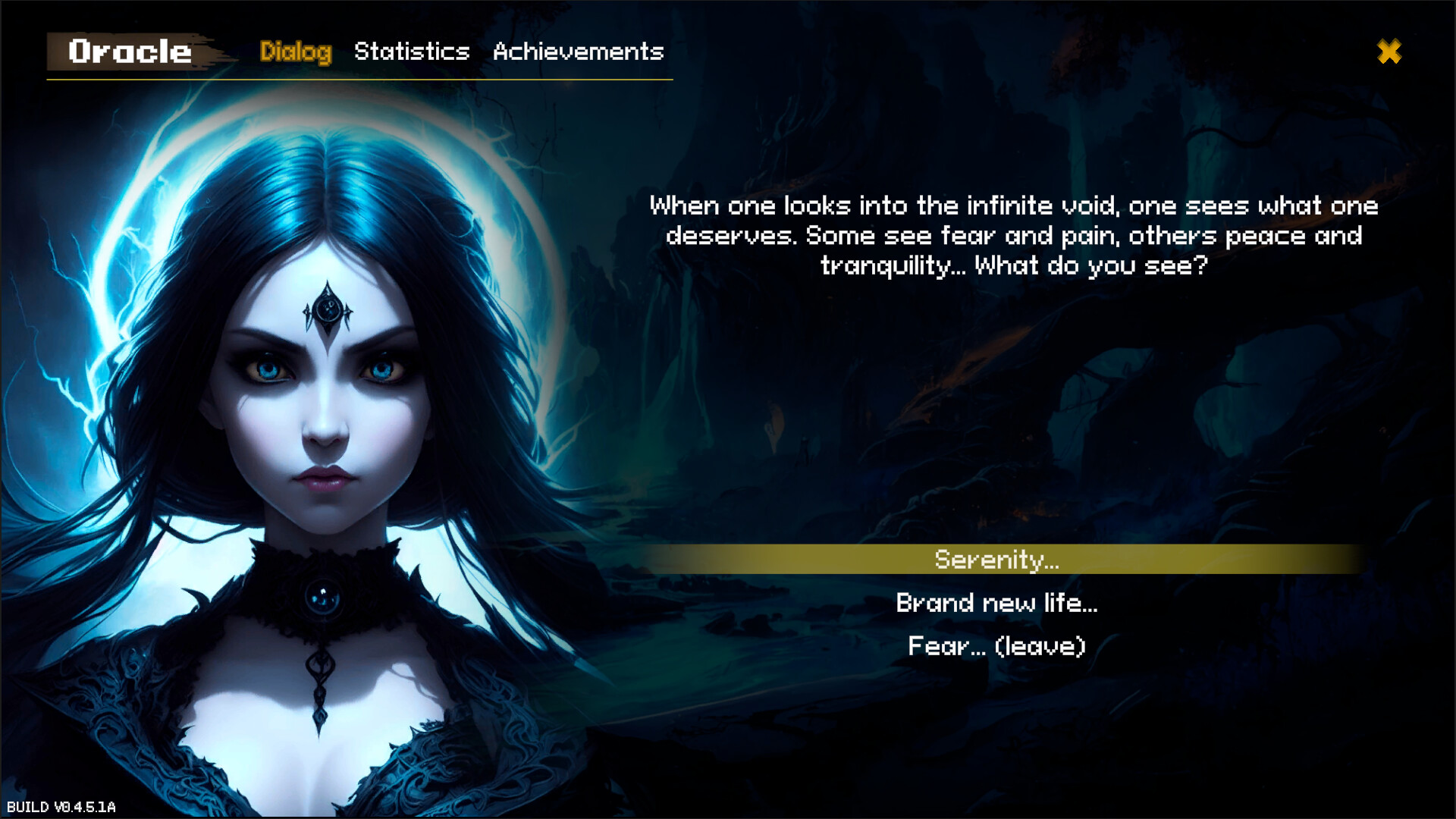Viewport: 1456px width, 819px height.
Task: Open the Achievements tab
Action: tap(578, 52)
